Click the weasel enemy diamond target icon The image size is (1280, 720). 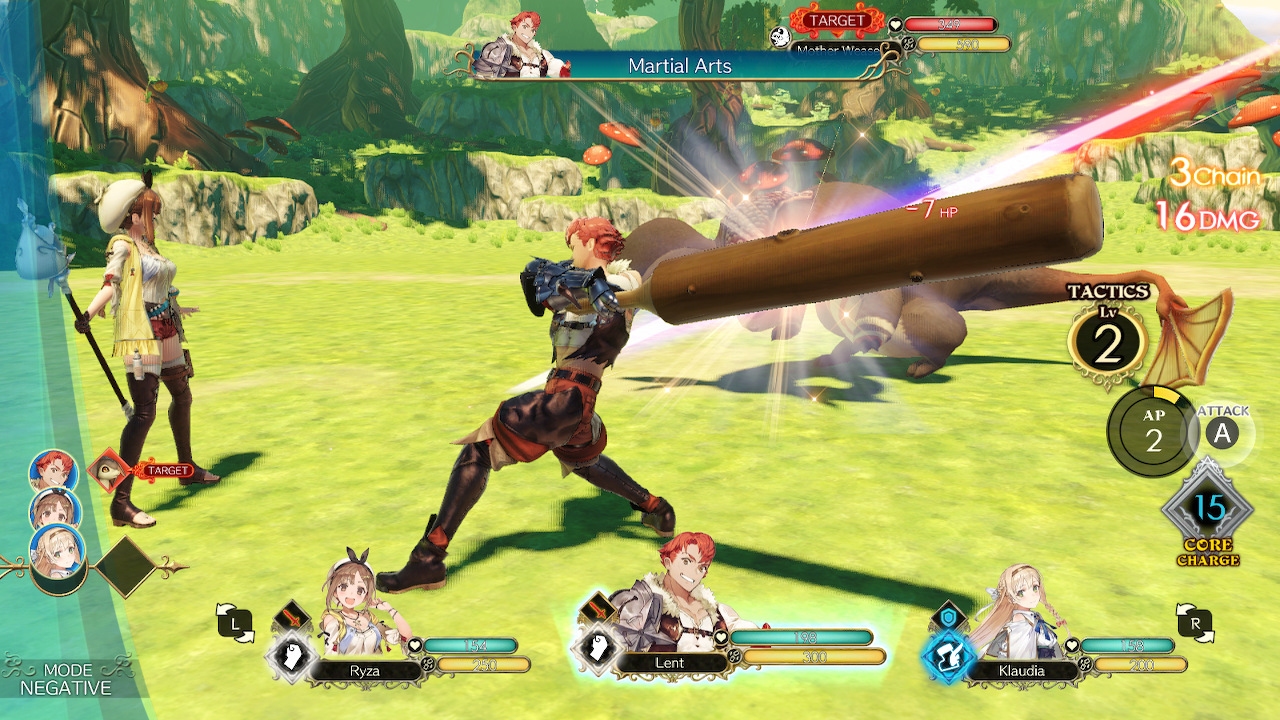point(108,468)
